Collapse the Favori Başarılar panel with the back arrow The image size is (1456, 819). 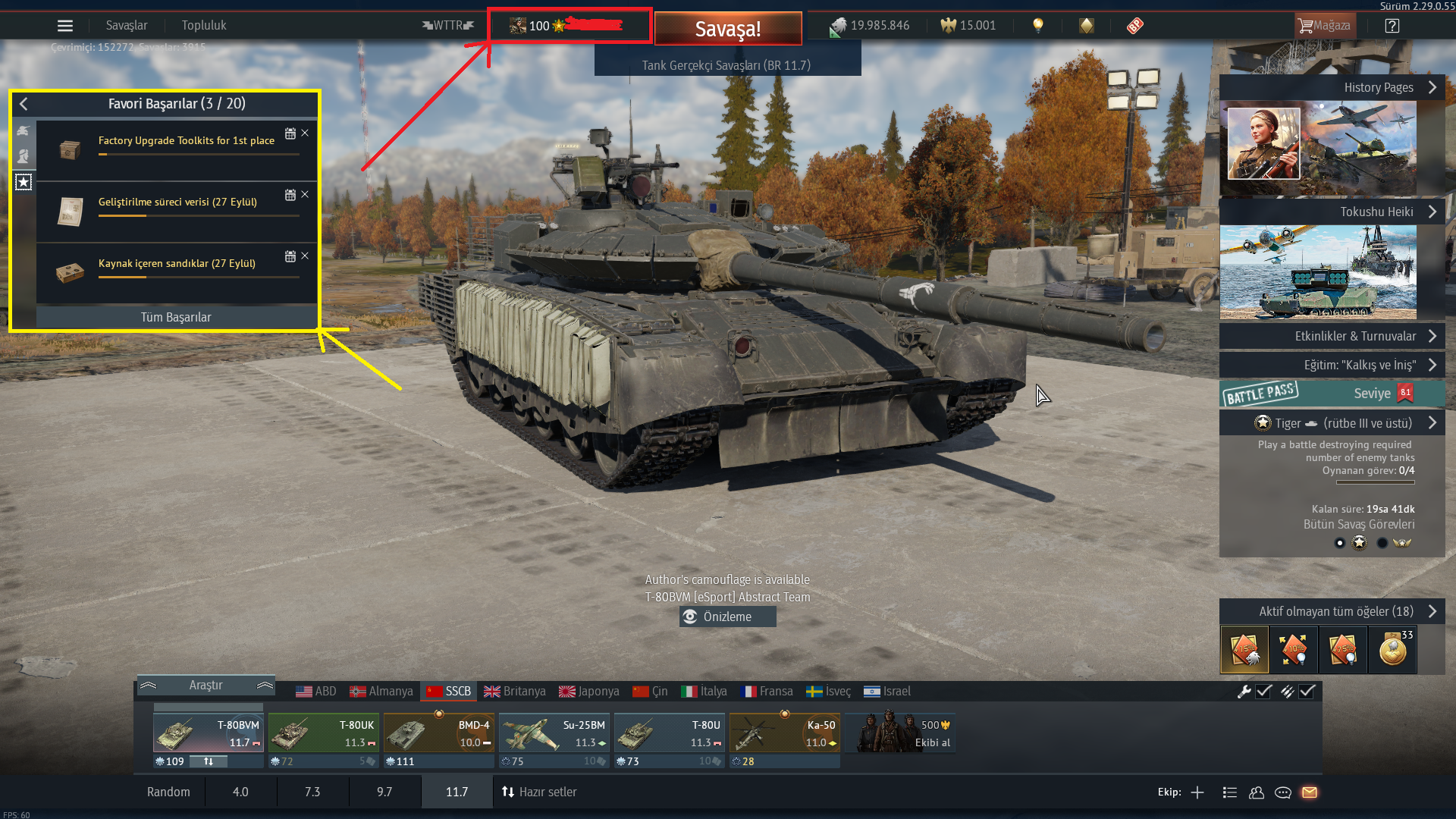pyautogui.click(x=24, y=104)
